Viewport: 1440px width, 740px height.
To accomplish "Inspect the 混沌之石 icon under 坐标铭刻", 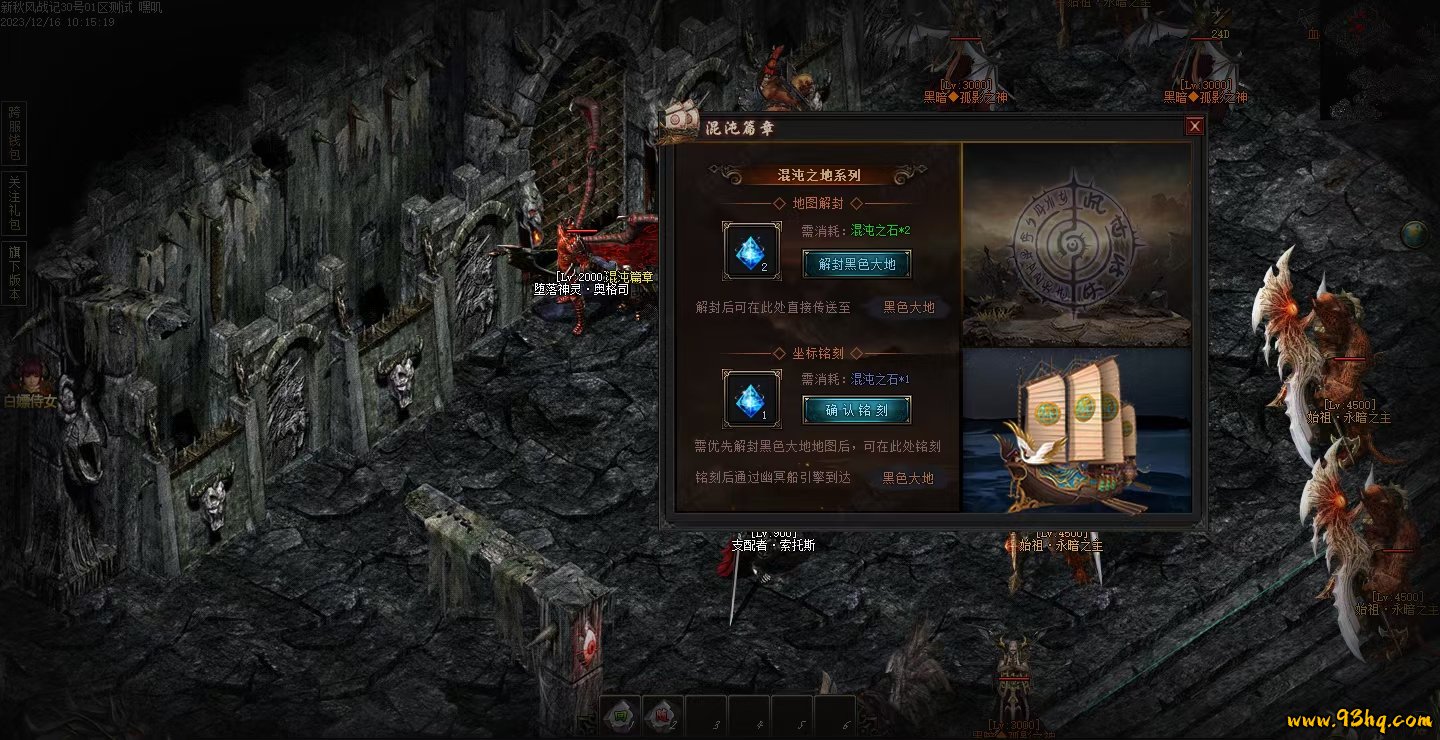I will pos(752,399).
